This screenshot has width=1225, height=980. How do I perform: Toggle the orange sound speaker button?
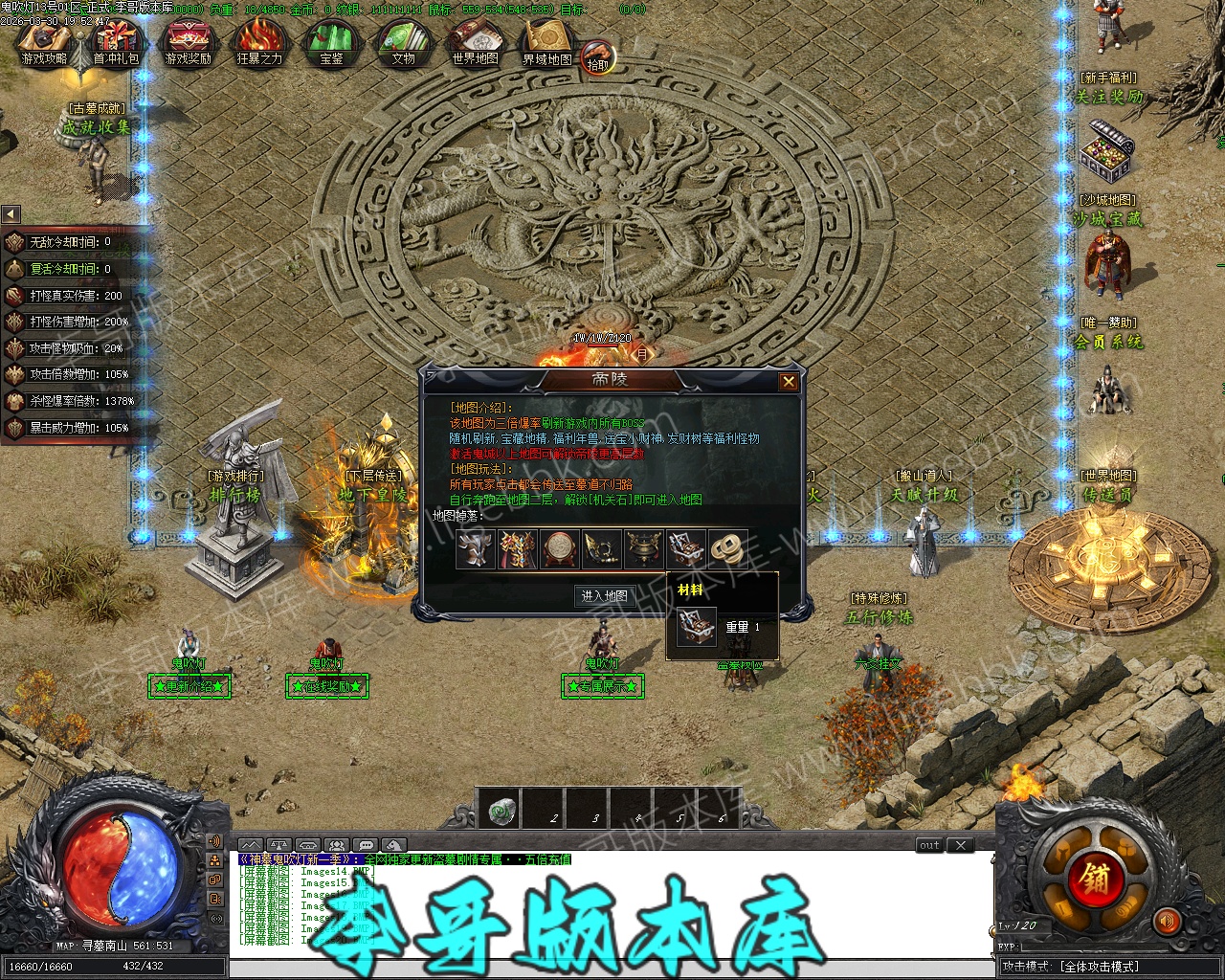click(x=1167, y=921)
